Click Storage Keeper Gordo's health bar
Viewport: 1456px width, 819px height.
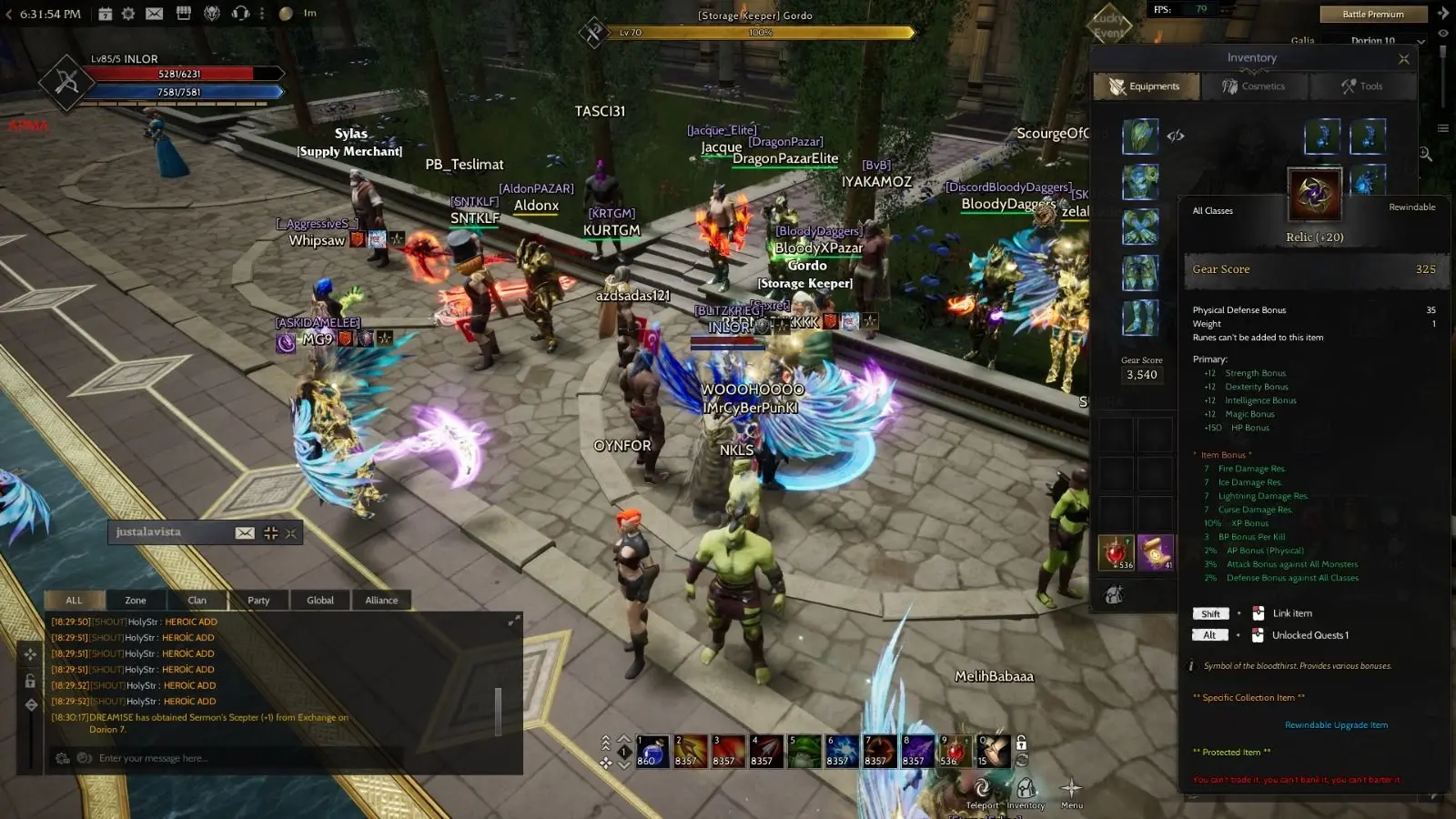point(760,32)
